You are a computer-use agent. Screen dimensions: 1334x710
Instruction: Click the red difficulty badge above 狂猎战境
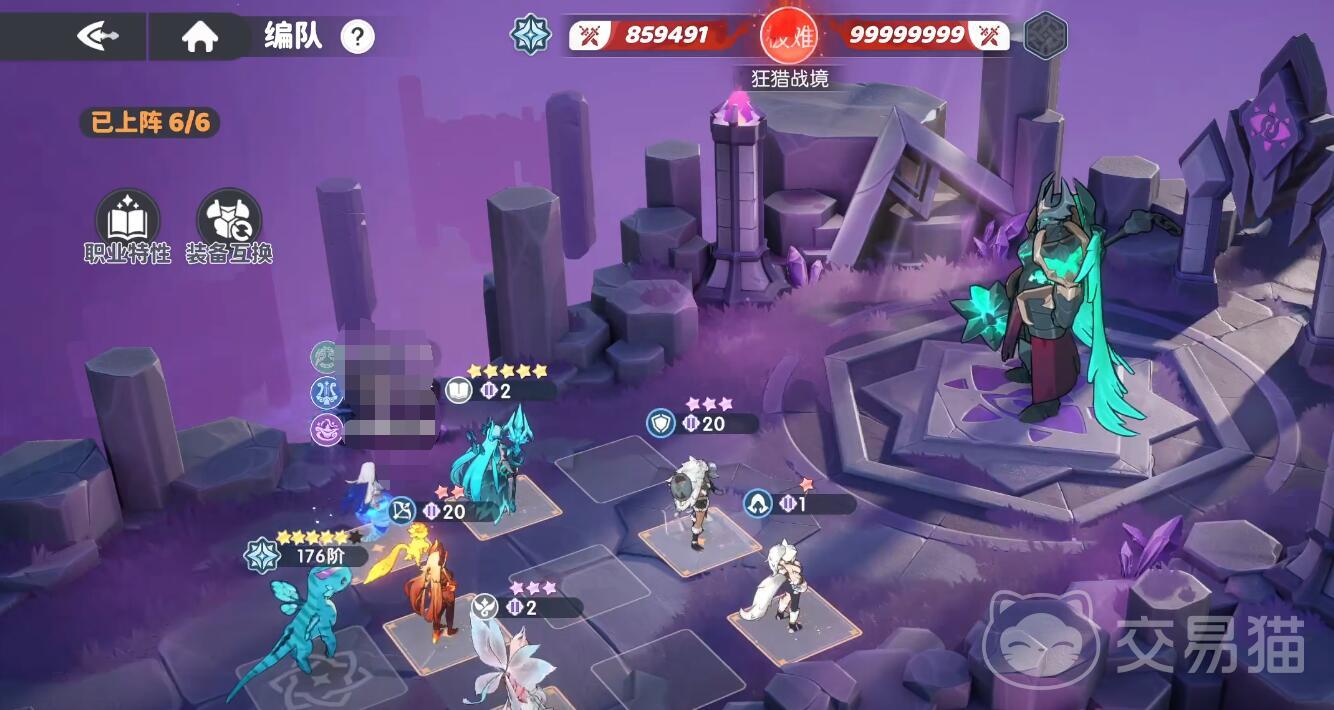[788, 36]
